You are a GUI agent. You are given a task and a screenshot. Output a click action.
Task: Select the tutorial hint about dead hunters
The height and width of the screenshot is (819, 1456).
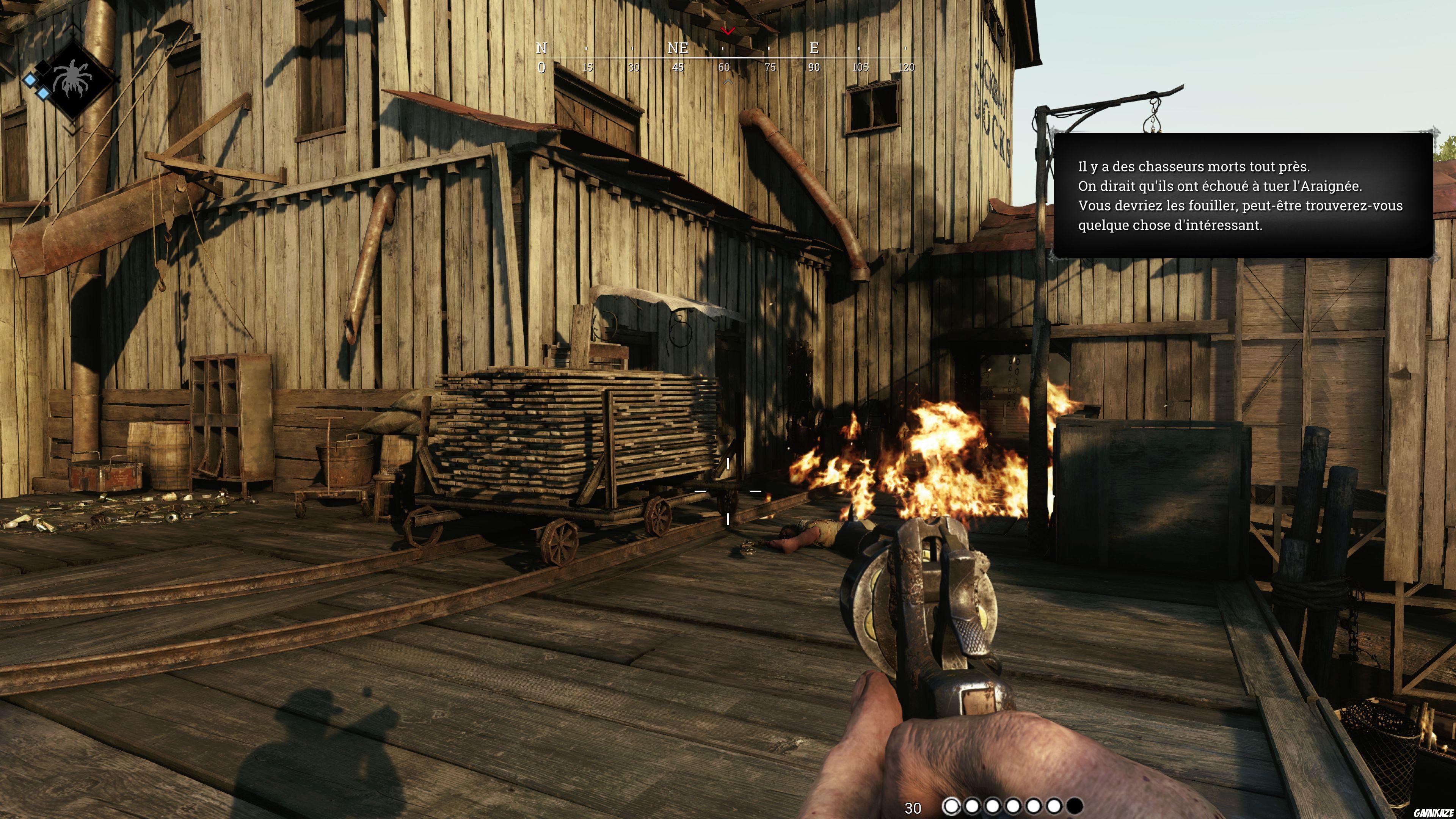(1243, 196)
